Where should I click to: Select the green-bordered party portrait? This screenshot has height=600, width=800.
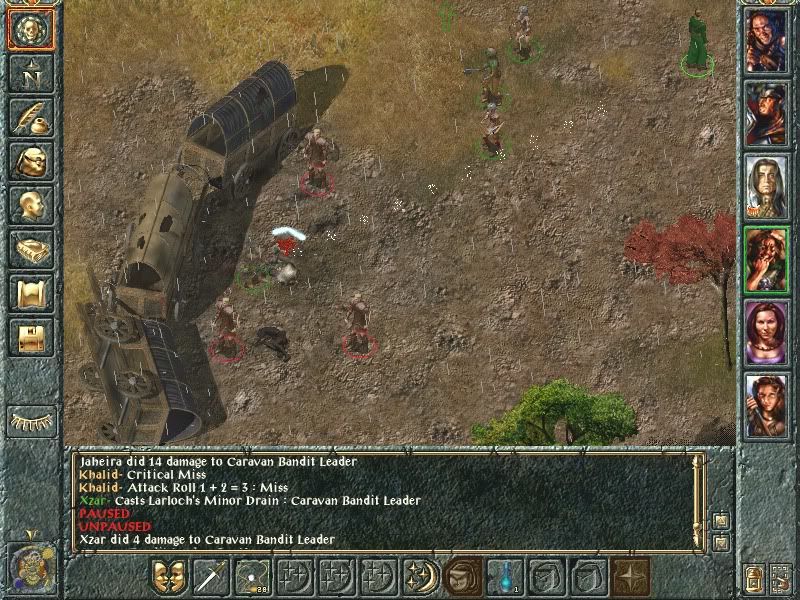pos(766,259)
